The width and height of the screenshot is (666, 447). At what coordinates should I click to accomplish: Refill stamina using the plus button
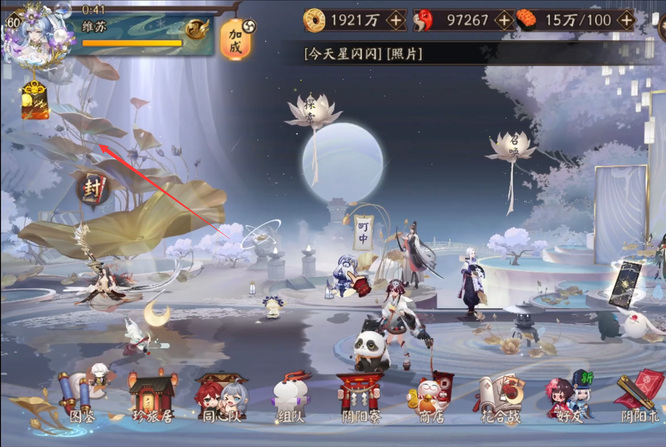(649, 19)
